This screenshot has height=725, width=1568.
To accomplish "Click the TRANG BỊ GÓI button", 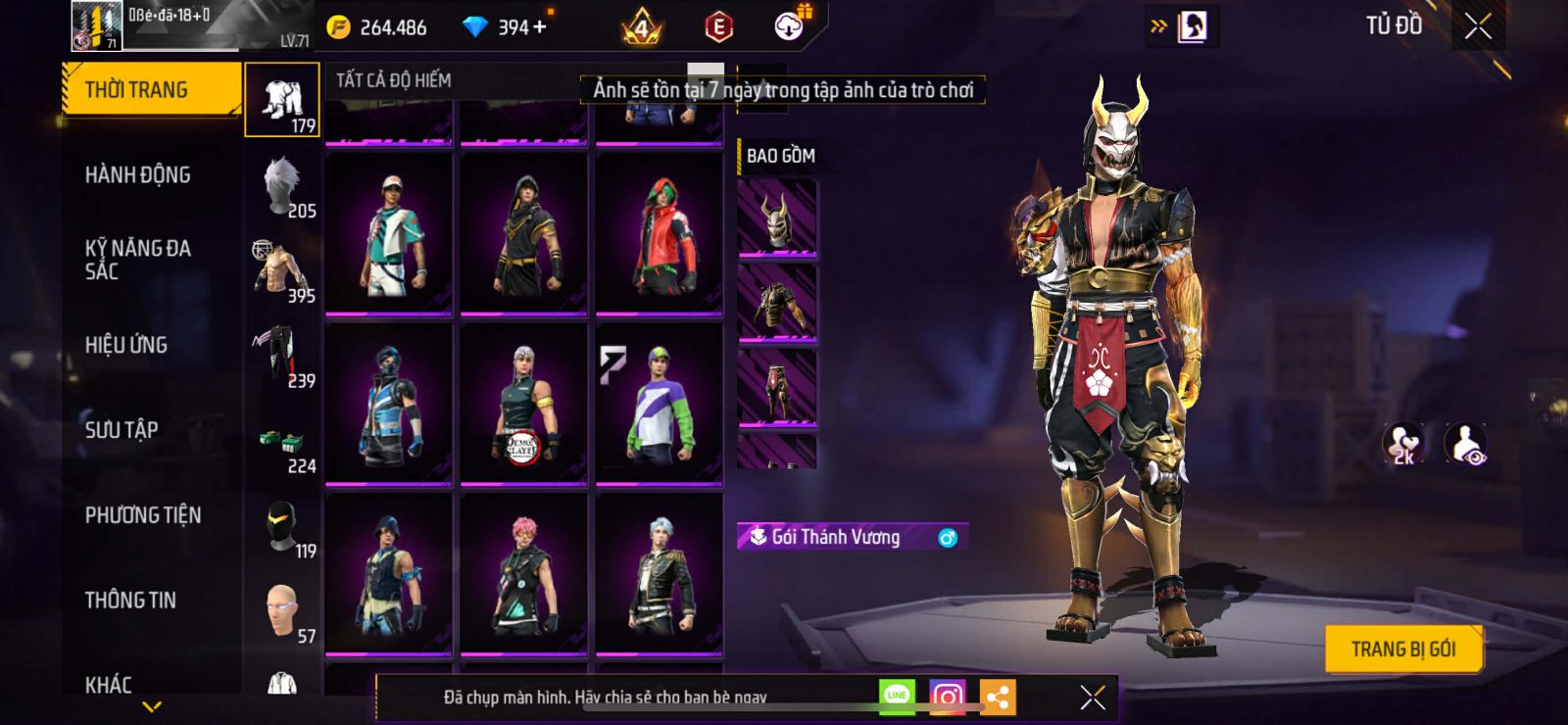I will [1402, 649].
